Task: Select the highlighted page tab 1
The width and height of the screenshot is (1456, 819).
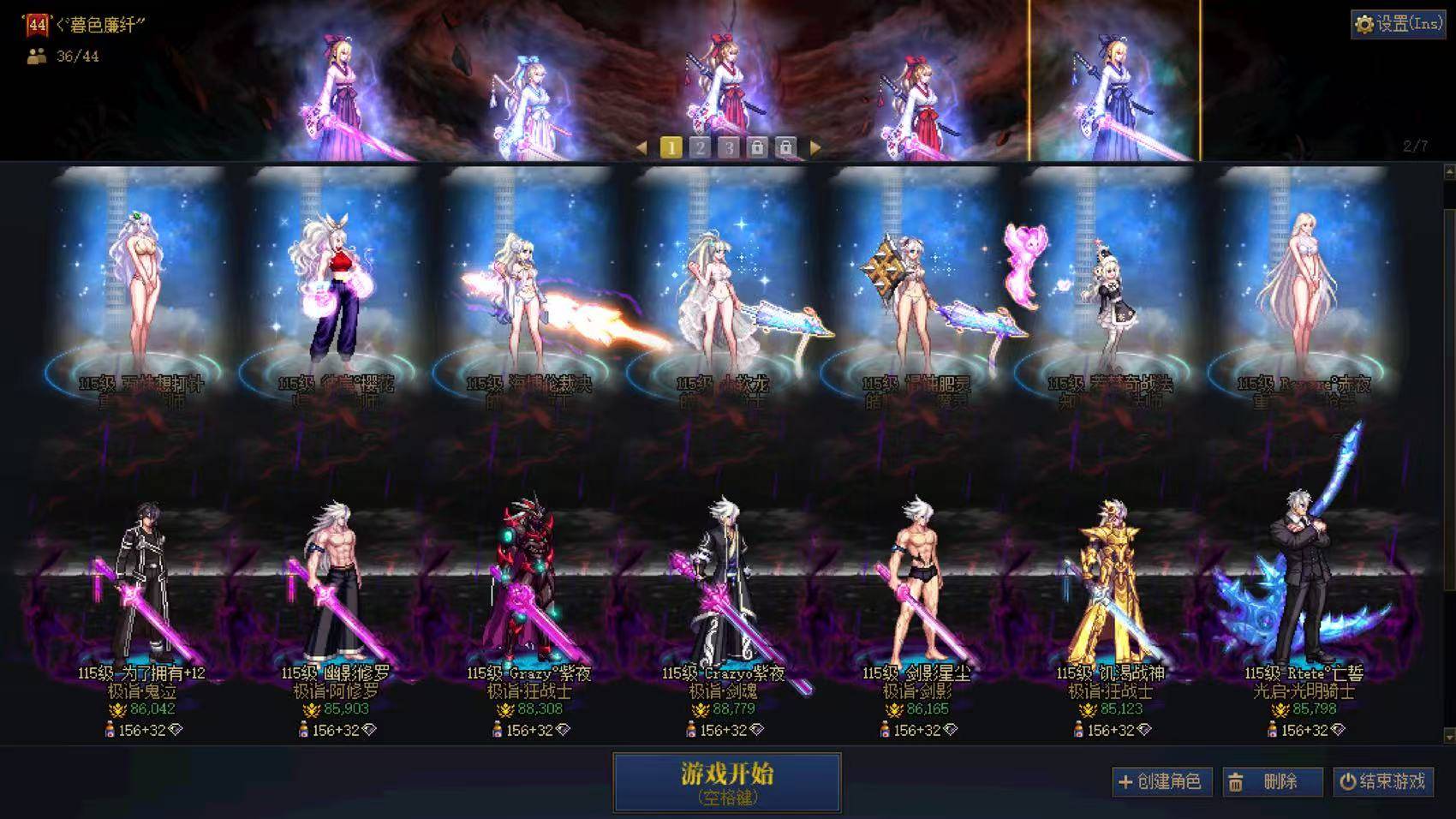Action: point(671,147)
